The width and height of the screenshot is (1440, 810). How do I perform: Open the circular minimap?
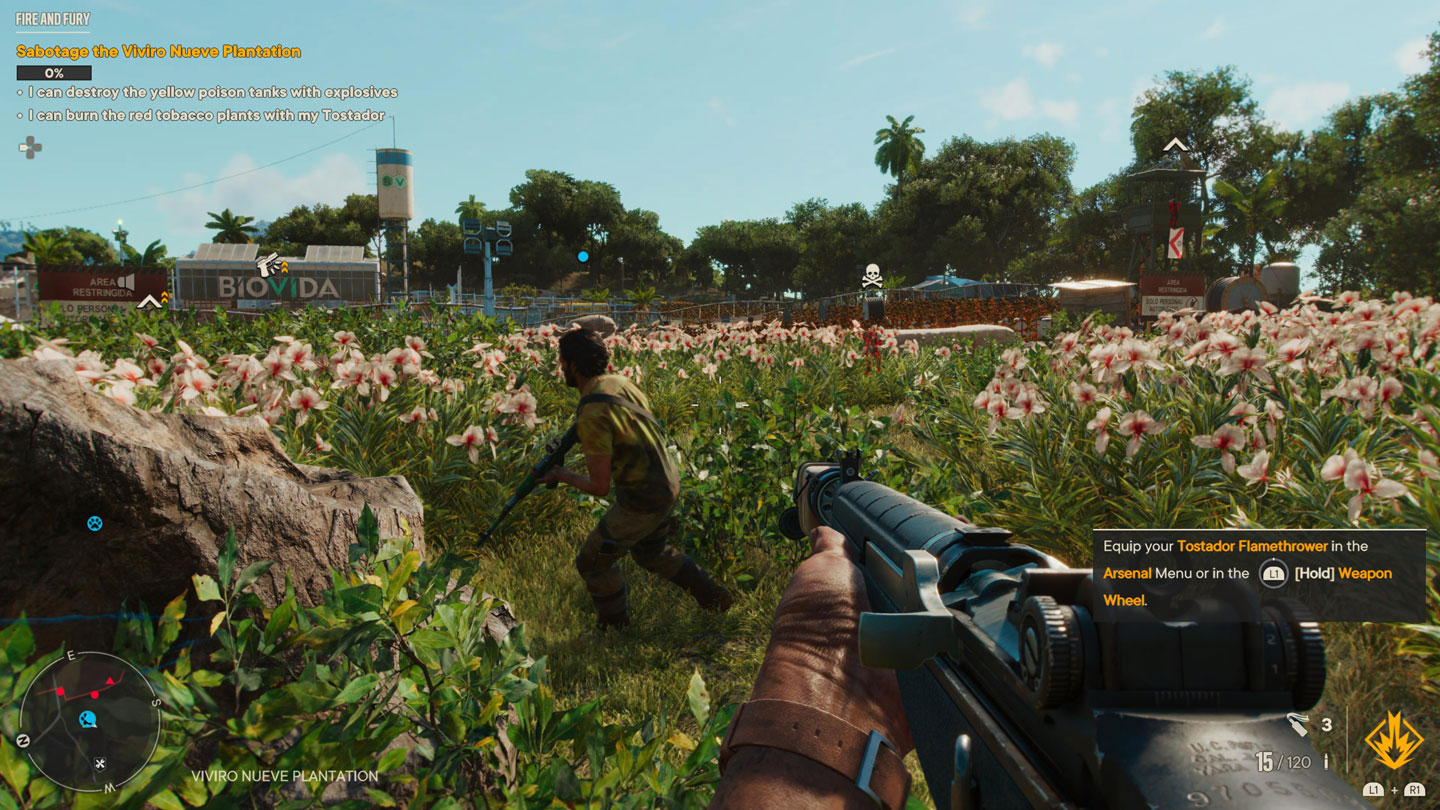(89, 721)
